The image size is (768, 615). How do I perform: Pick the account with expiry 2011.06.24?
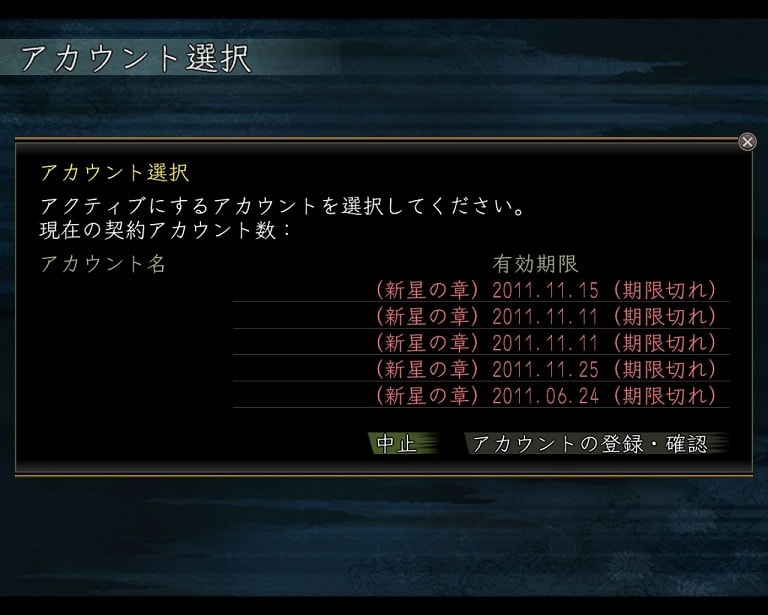(546, 395)
